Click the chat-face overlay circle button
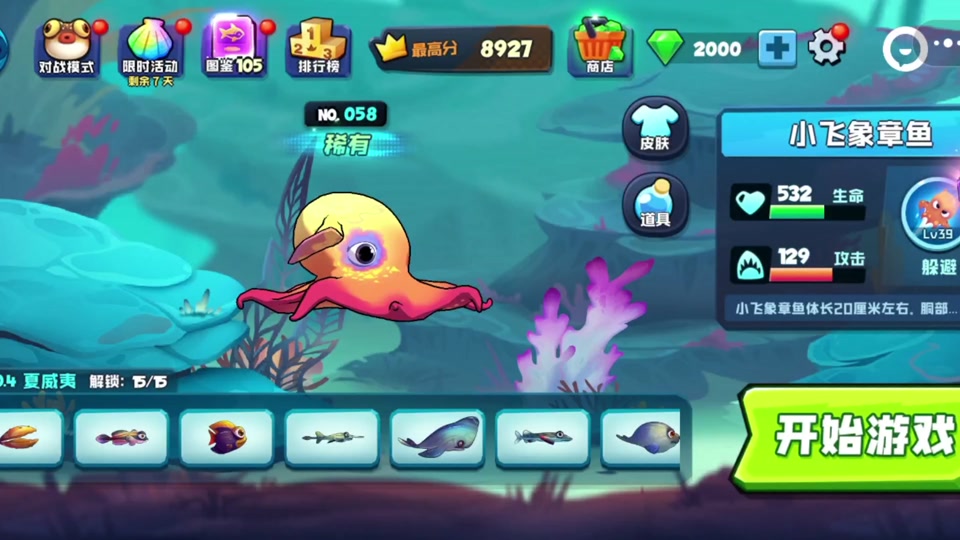The width and height of the screenshot is (960, 540). pos(904,47)
